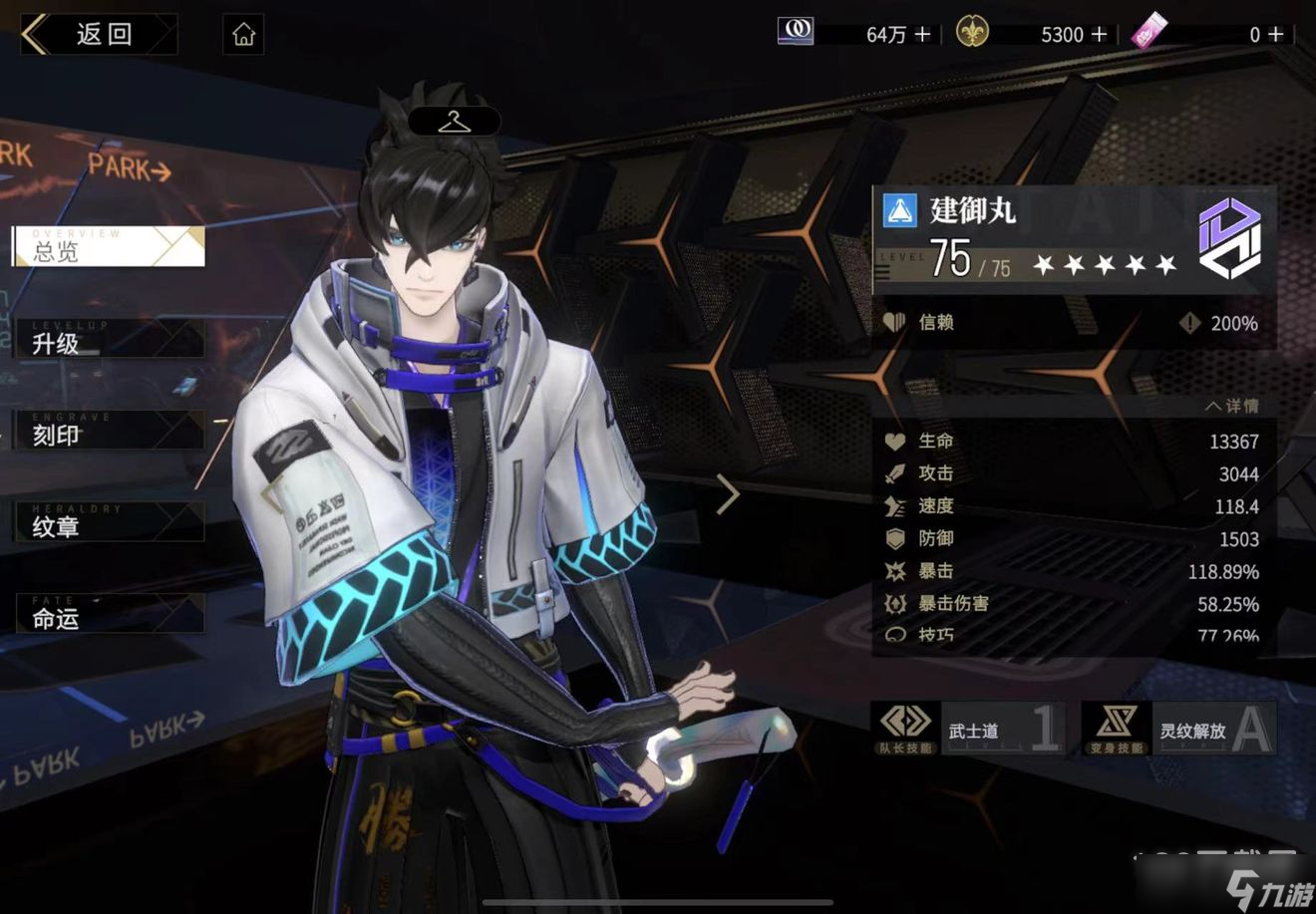
Task: Go back with the 返回 button
Action: pyautogui.click(x=98, y=35)
